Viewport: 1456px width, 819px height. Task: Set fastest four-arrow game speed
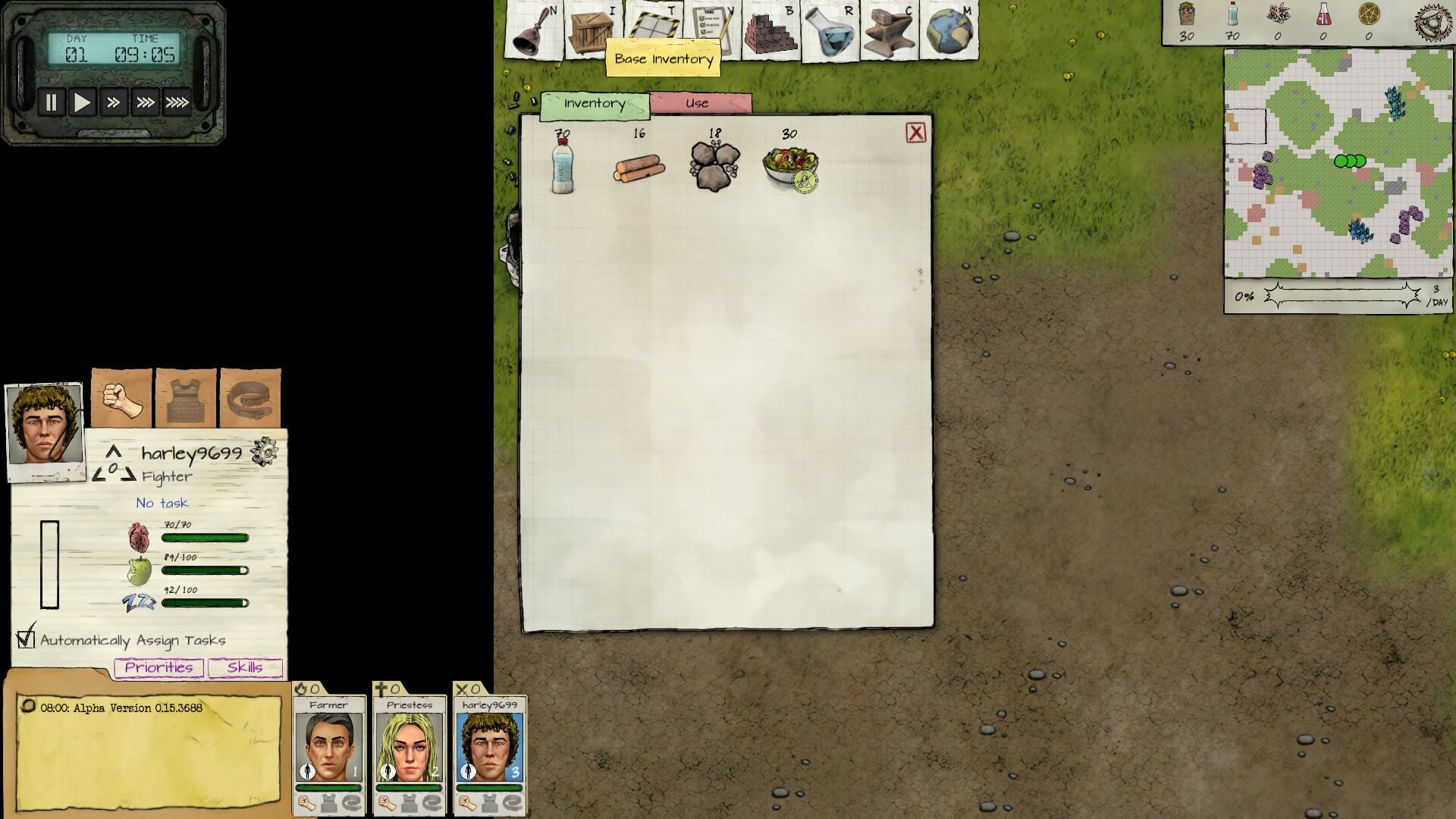177,102
